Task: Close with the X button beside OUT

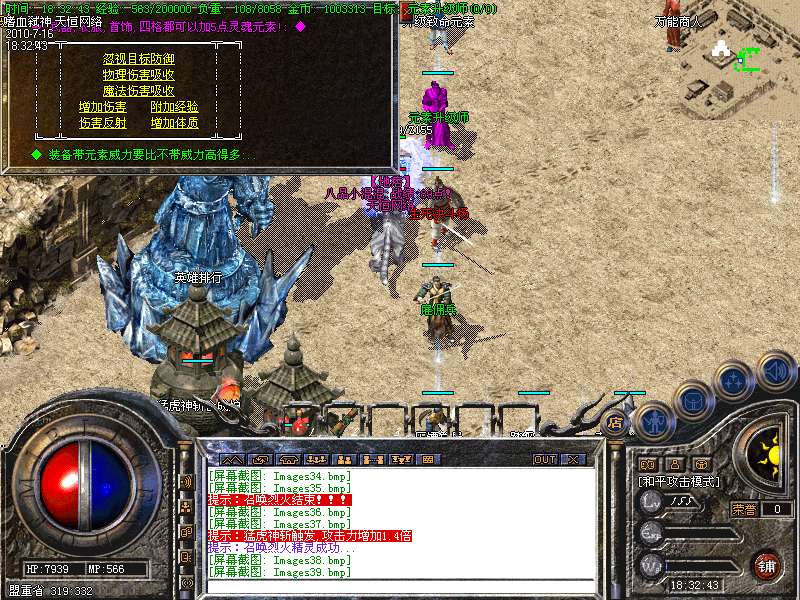Action: pos(573,459)
